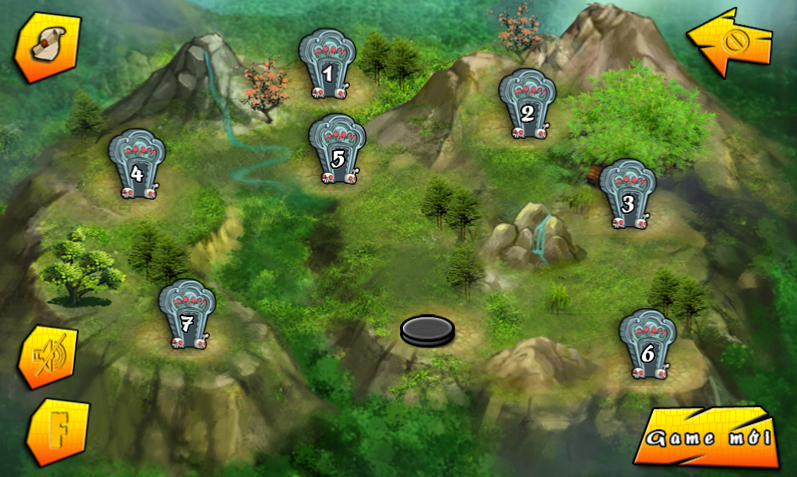Toggle the sound mute speaker button

click(x=47, y=357)
